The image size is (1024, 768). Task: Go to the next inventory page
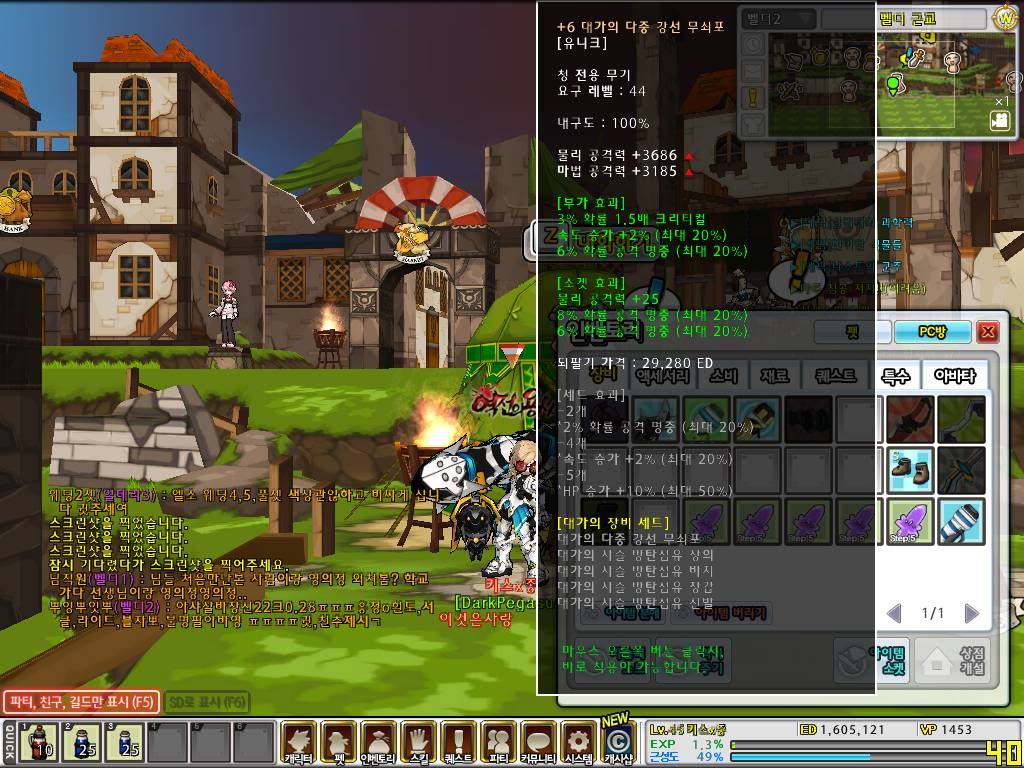click(971, 613)
